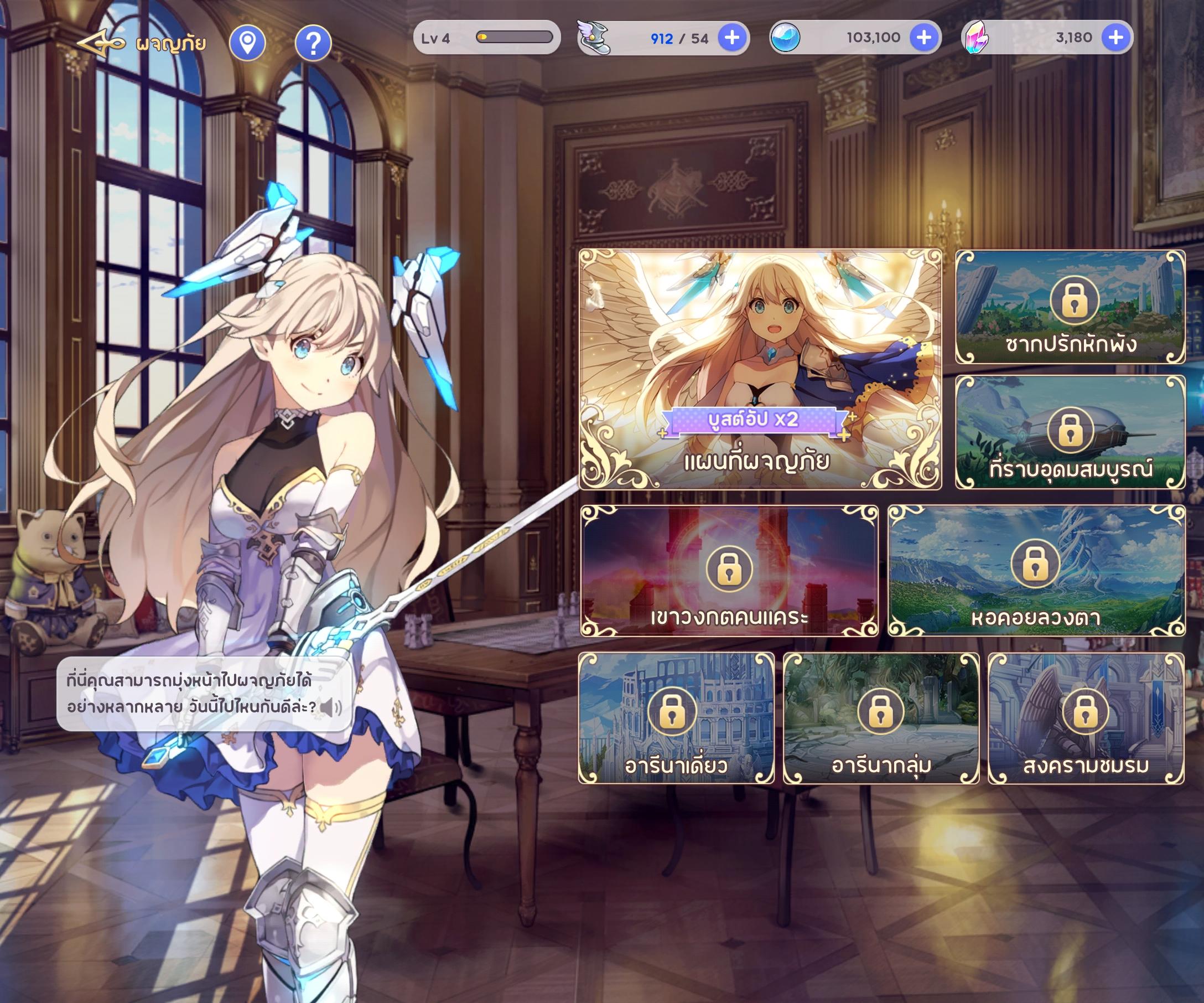Open the locked อารีนากลุ่ม group arena
1204x1003 pixels.
(881, 718)
